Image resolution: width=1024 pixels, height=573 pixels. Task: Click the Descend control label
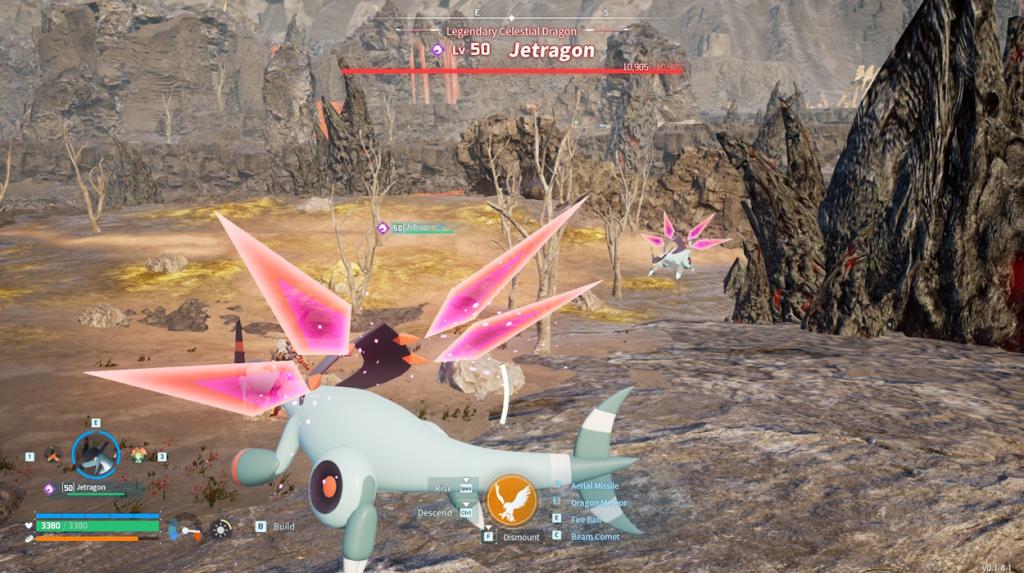click(x=437, y=513)
